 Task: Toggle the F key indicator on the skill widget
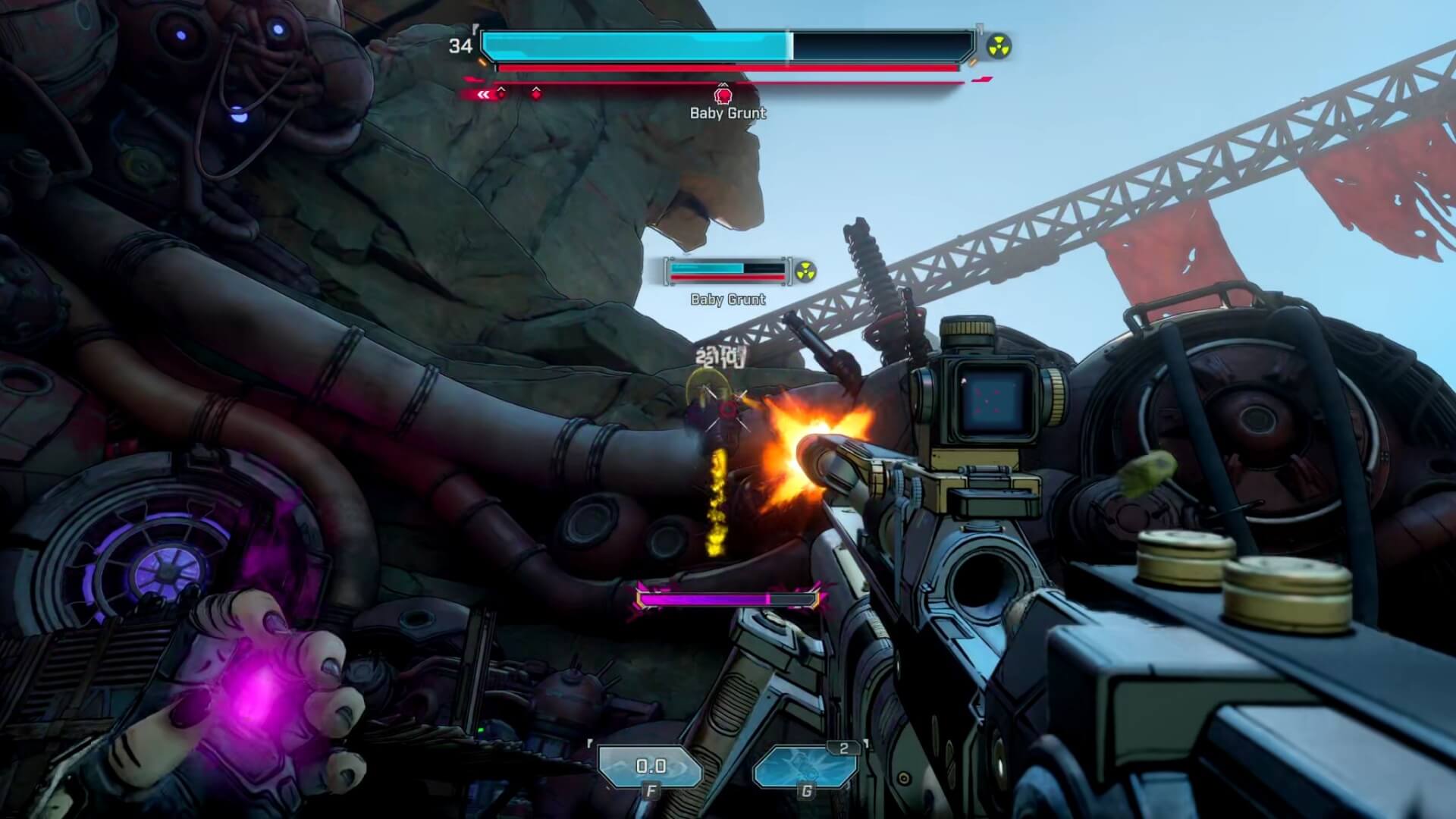651,791
